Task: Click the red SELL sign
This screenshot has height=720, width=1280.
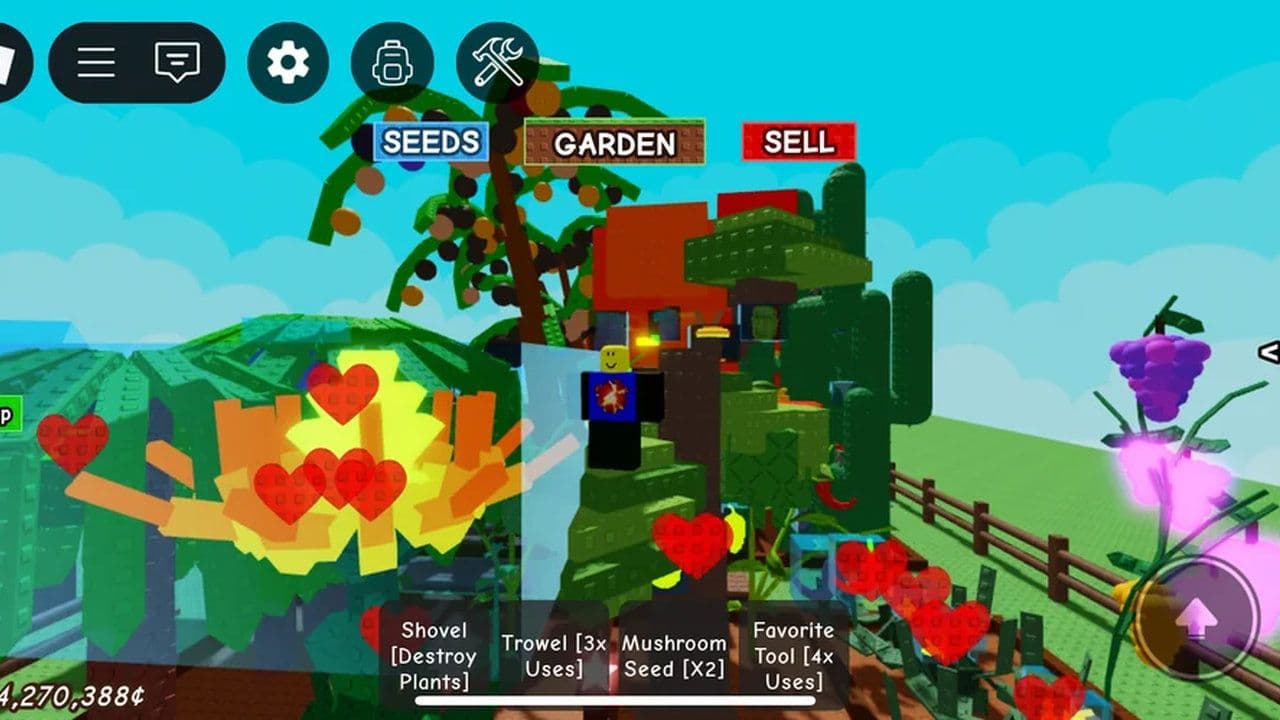Action: pos(797,143)
